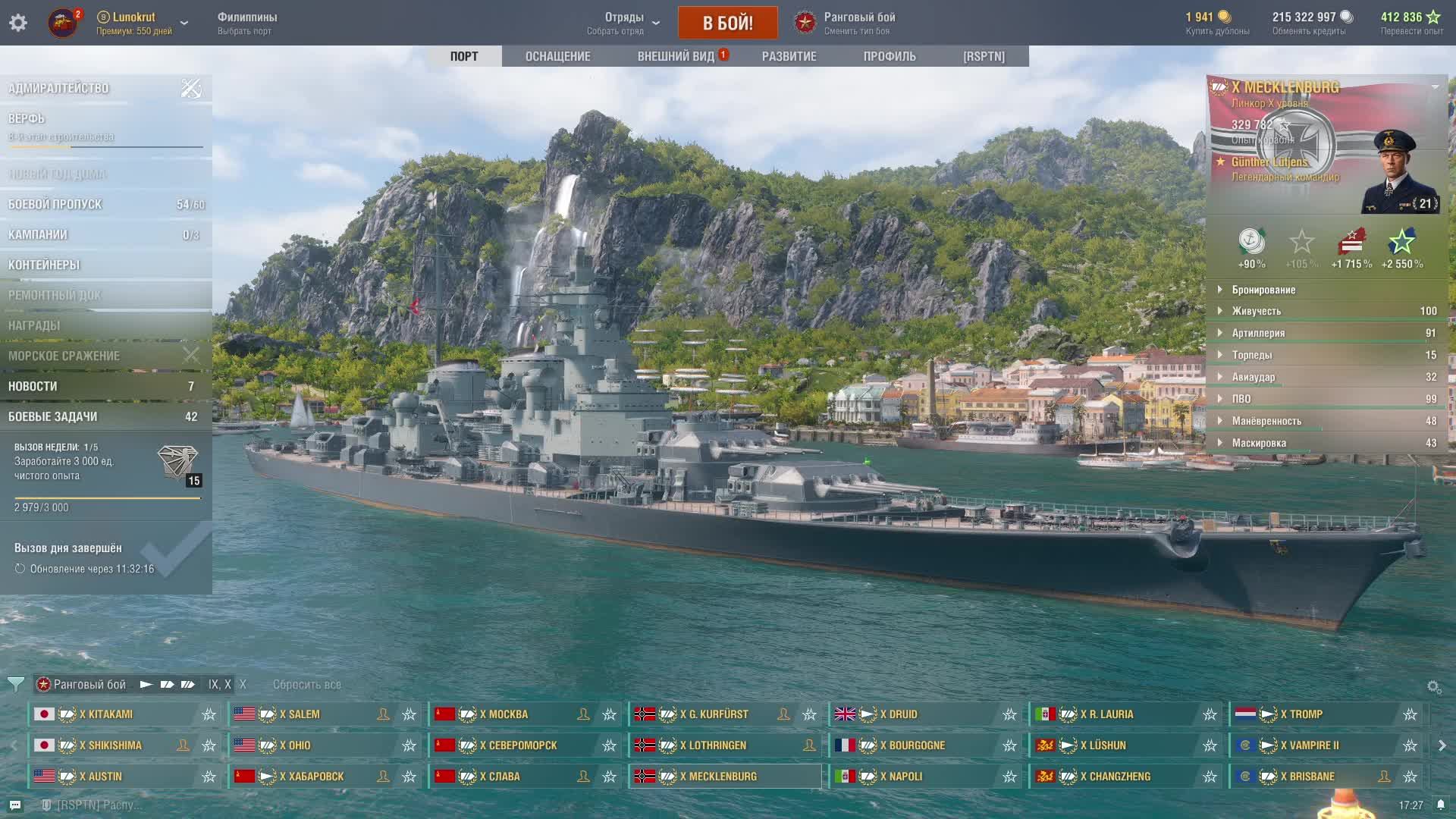Select the X Salem ship in the carousel

[300, 714]
